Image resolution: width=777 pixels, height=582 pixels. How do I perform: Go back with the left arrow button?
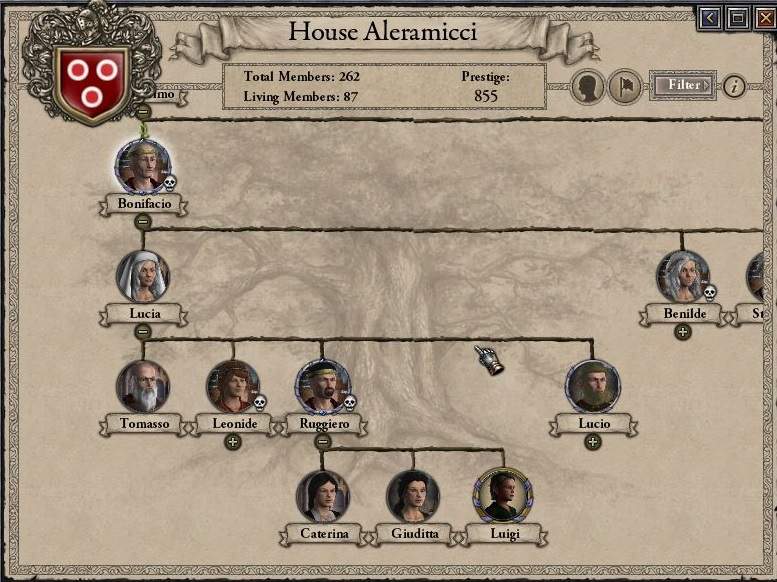(711, 18)
